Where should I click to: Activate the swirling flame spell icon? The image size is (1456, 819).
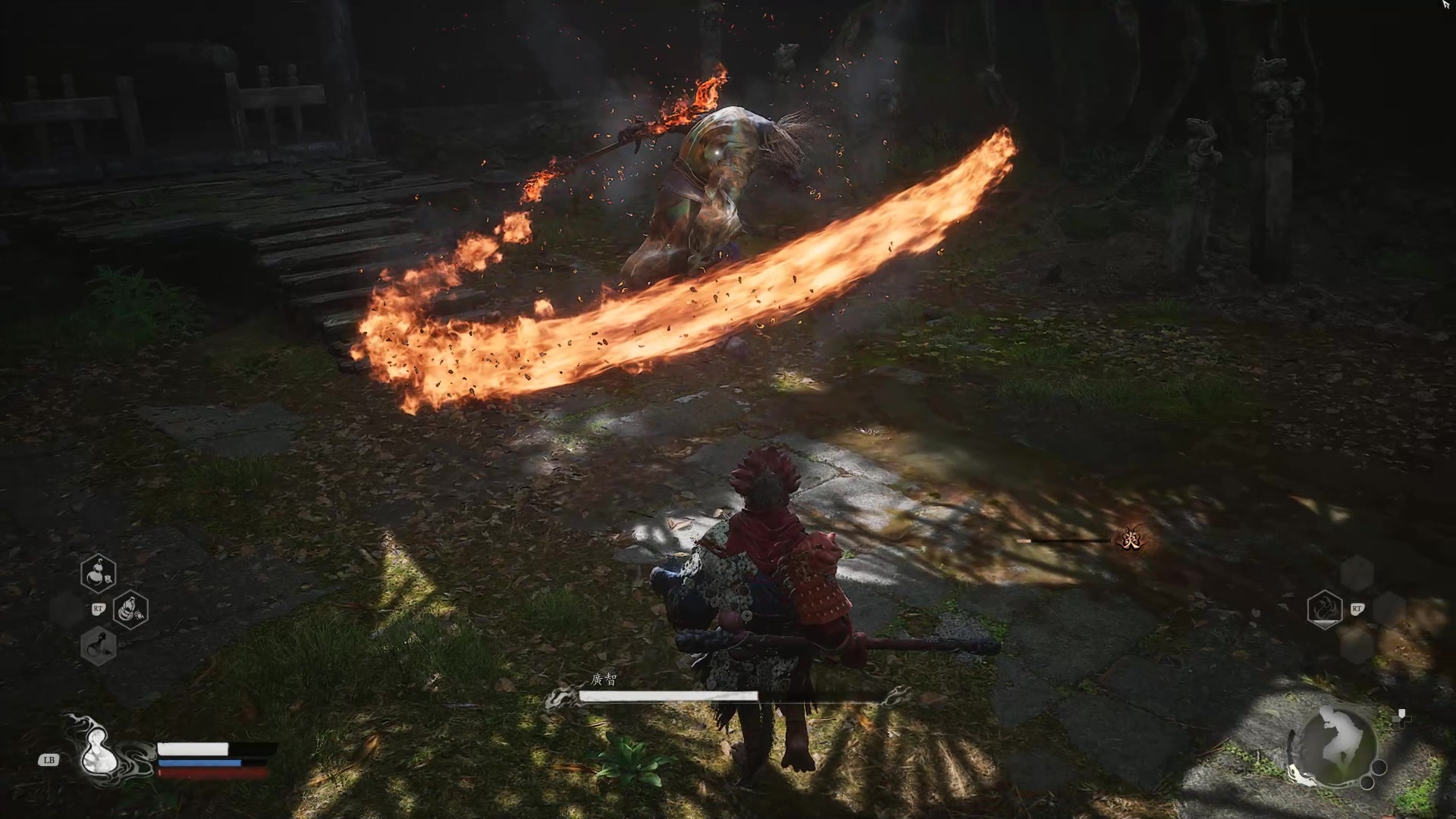(x=1325, y=609)
